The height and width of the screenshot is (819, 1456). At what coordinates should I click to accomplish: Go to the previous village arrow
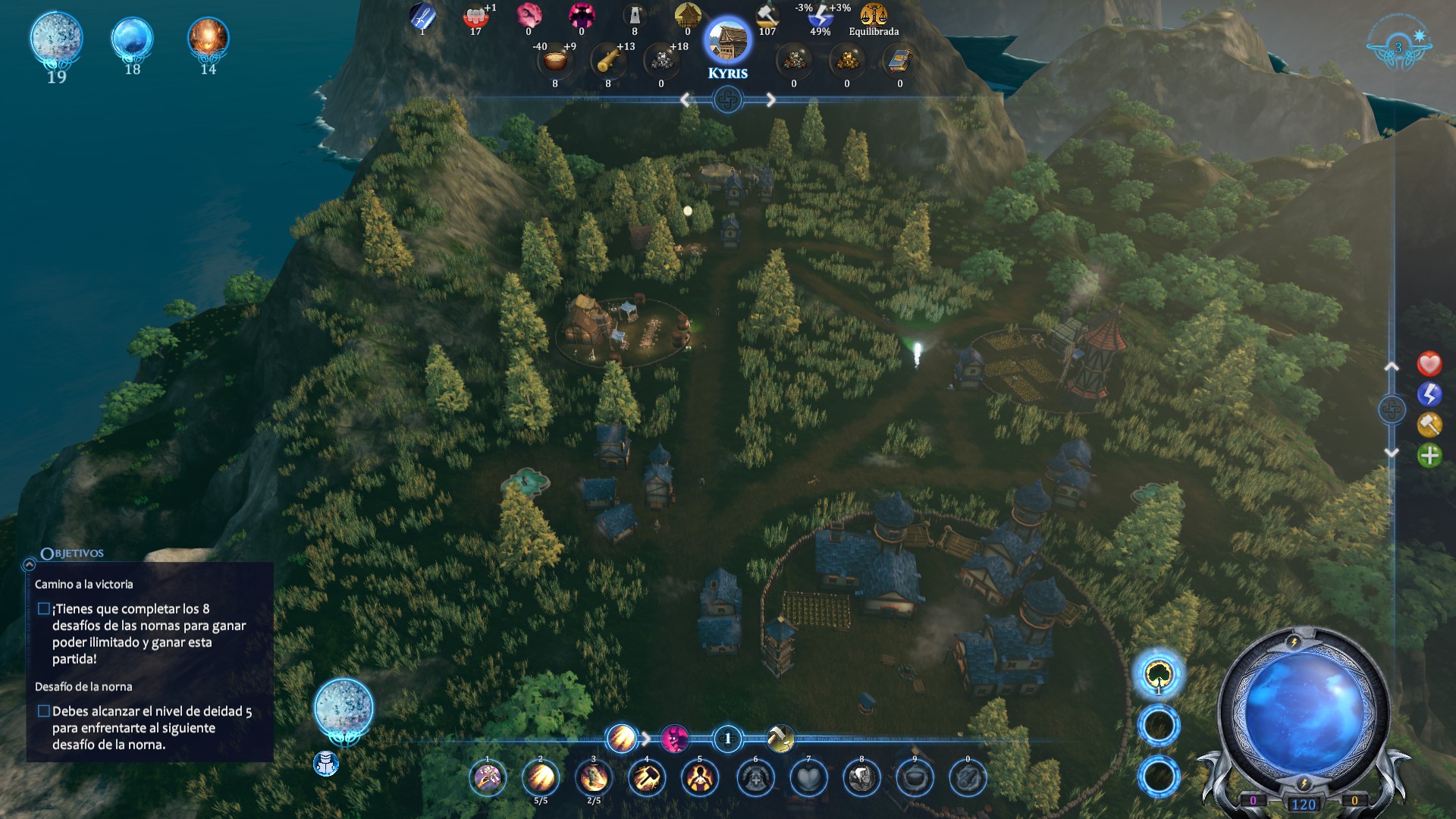pos(686,100)
